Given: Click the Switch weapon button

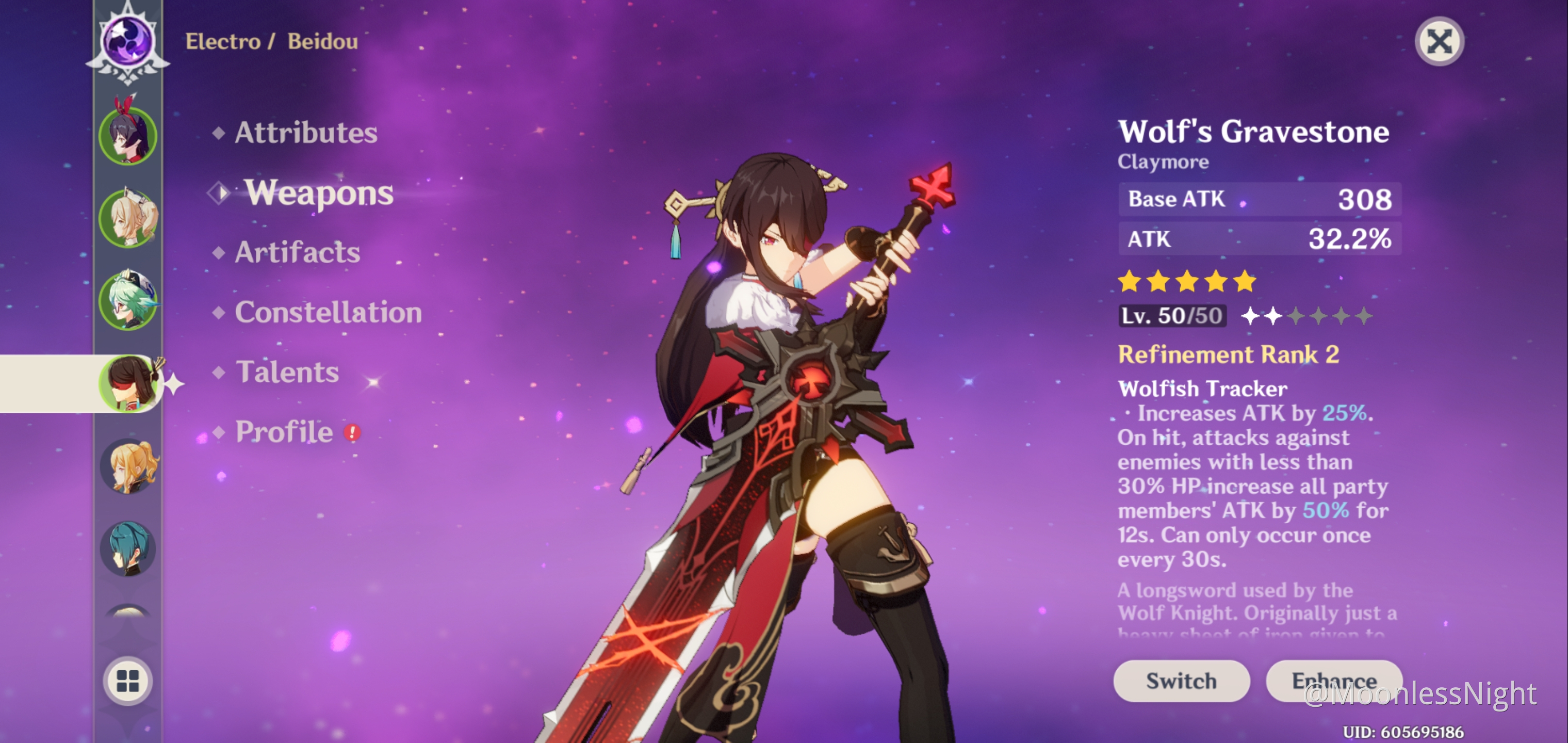Looking at the screenshot, I should pyautogui.click(x=1181, y=680).
